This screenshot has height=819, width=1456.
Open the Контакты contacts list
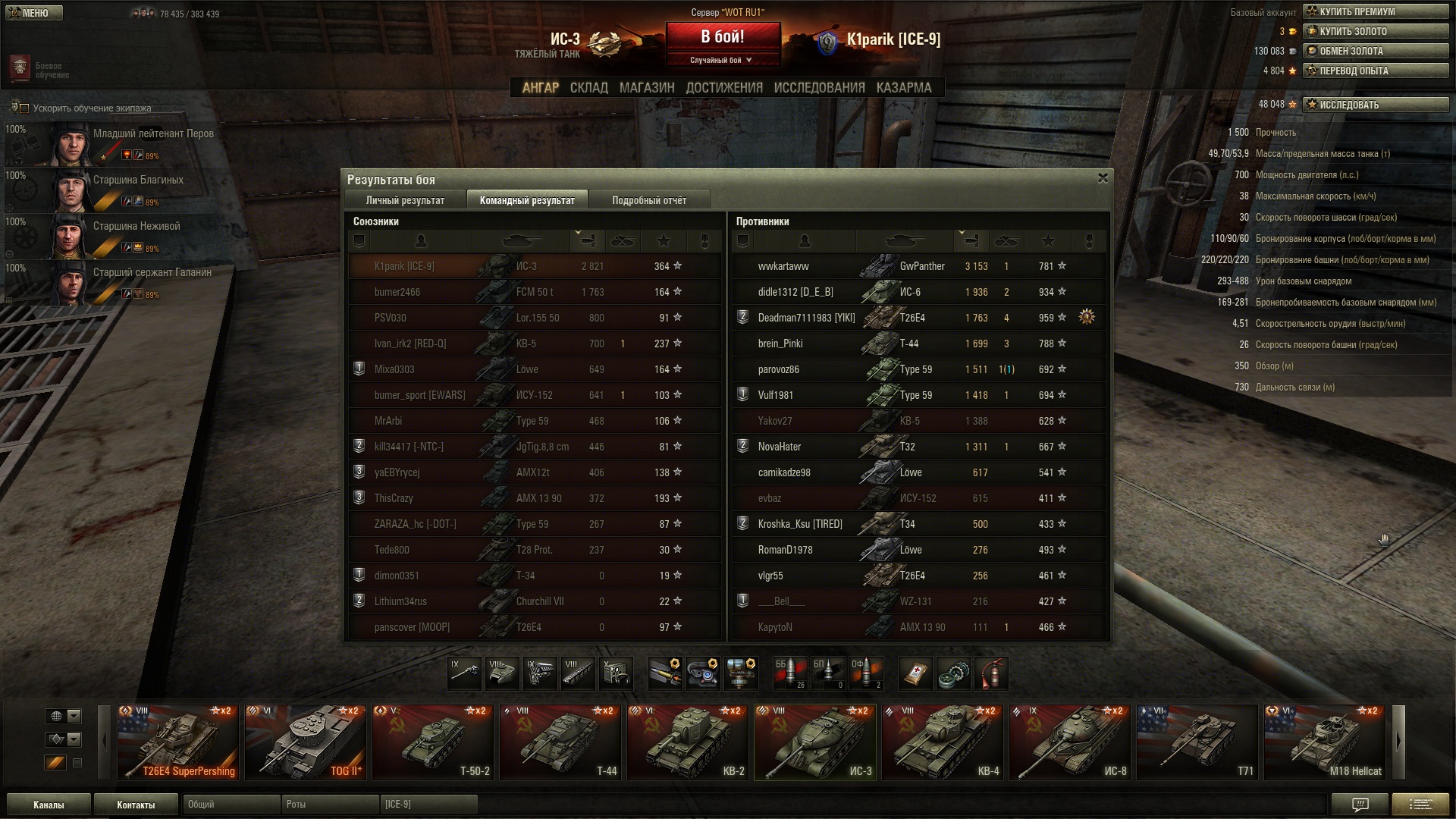136,805
